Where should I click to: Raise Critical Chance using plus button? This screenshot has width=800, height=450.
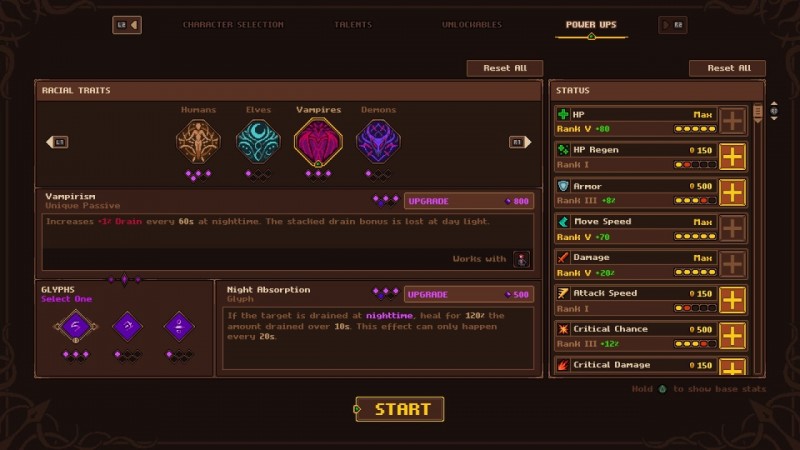coord(733,336)
